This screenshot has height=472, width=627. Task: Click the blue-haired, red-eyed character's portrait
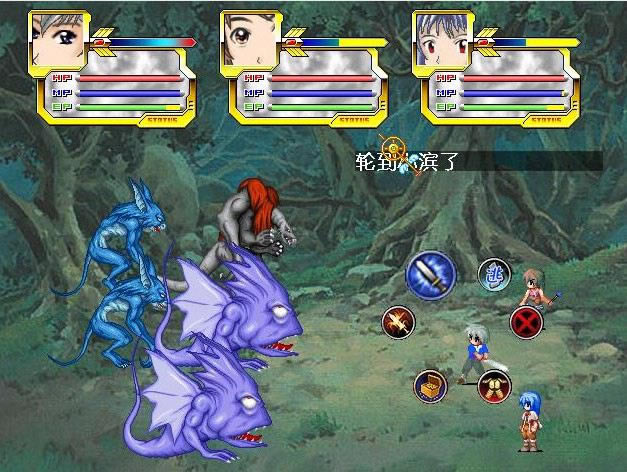coord(442,40)
